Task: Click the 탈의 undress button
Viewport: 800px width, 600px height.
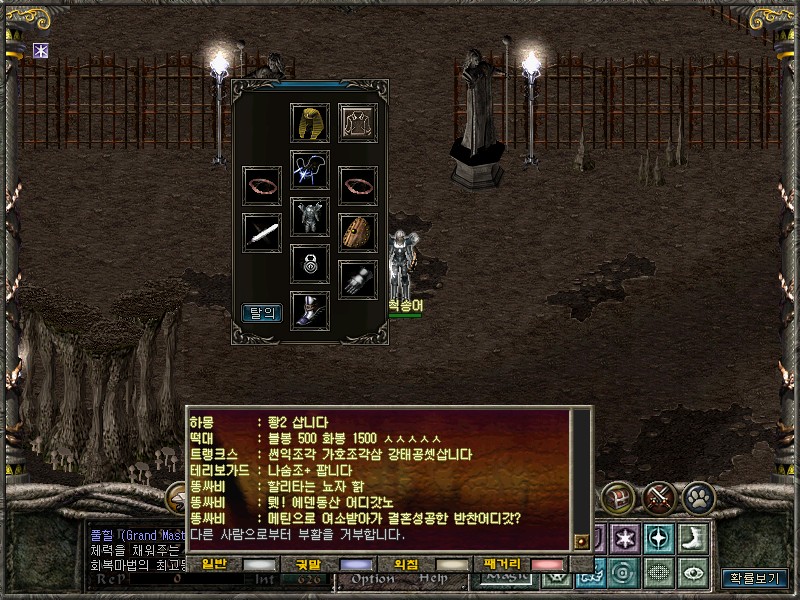Action: 262,313
